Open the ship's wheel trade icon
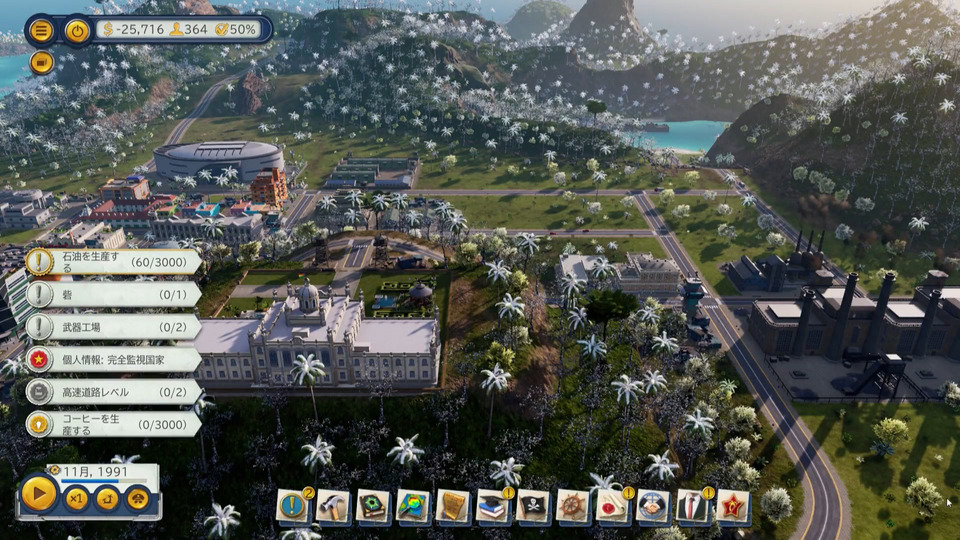The image size is (960, 540). [573, 505]
